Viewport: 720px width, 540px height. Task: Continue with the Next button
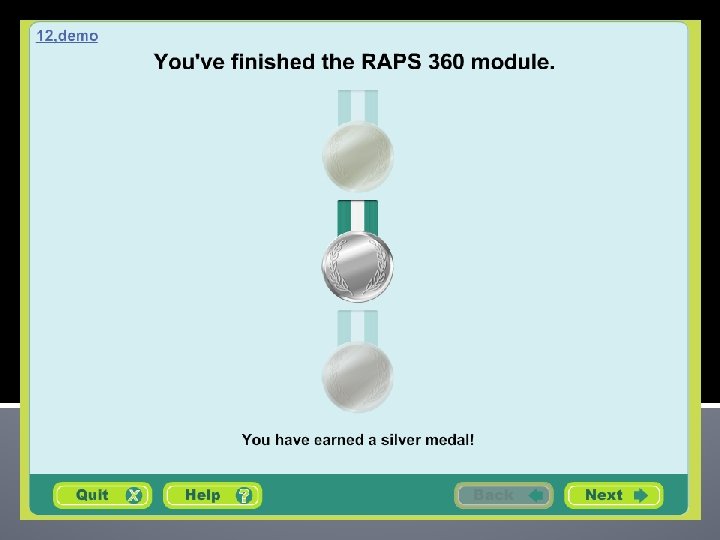[x=613, y=495]
